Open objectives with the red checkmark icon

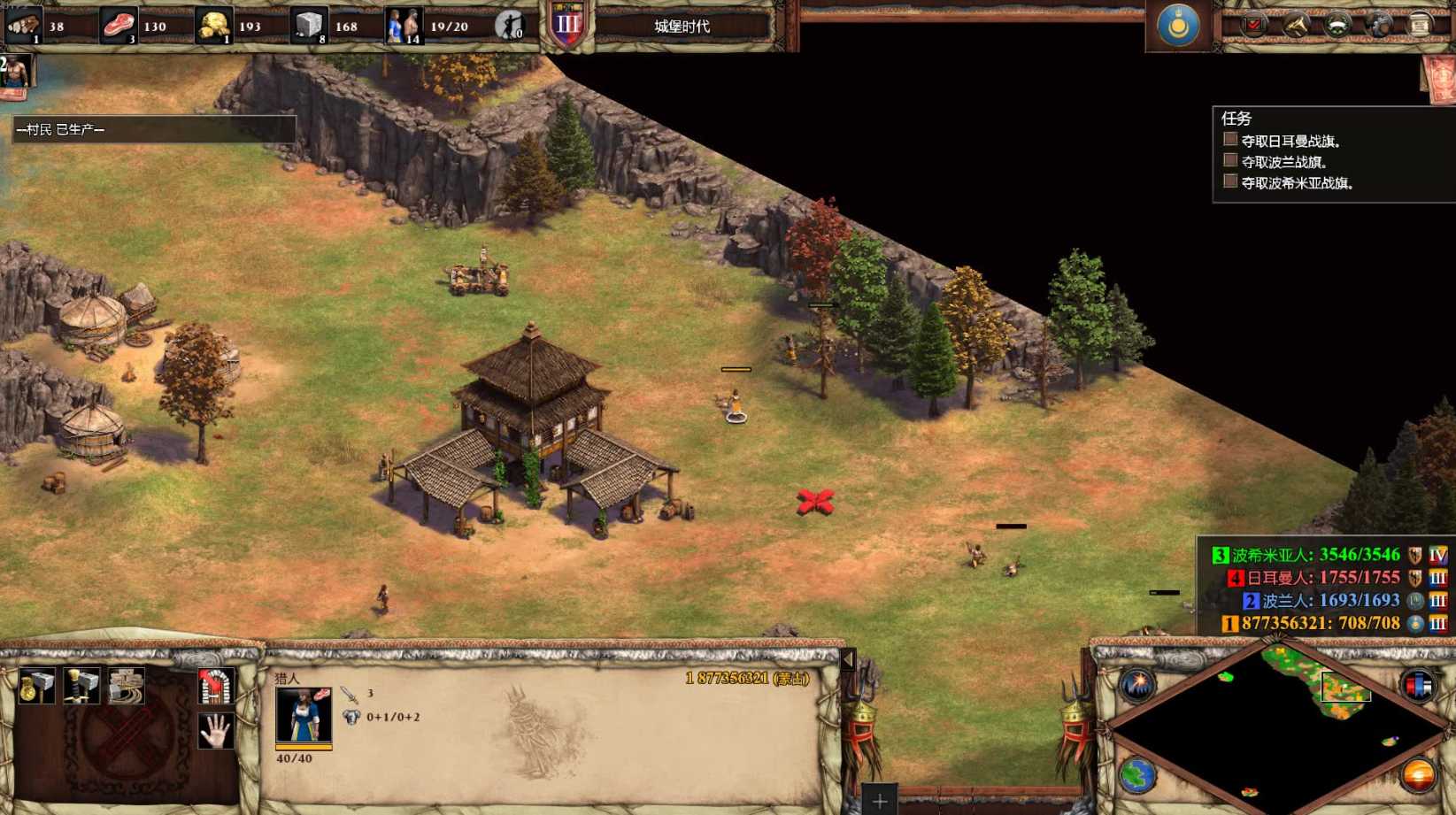[x=1253, y=26]
